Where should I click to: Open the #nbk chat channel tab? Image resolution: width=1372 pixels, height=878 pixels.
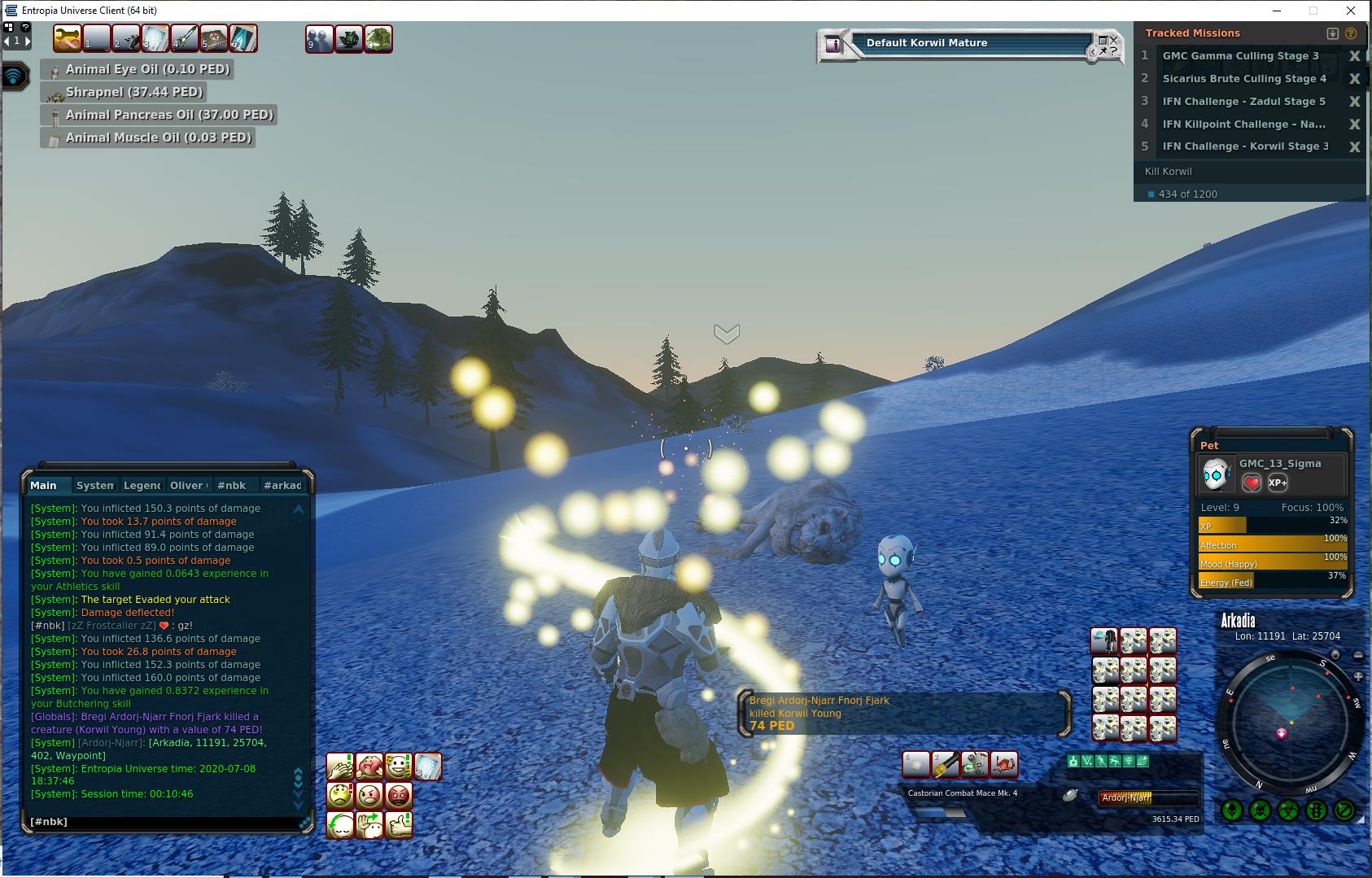[232, 485]
